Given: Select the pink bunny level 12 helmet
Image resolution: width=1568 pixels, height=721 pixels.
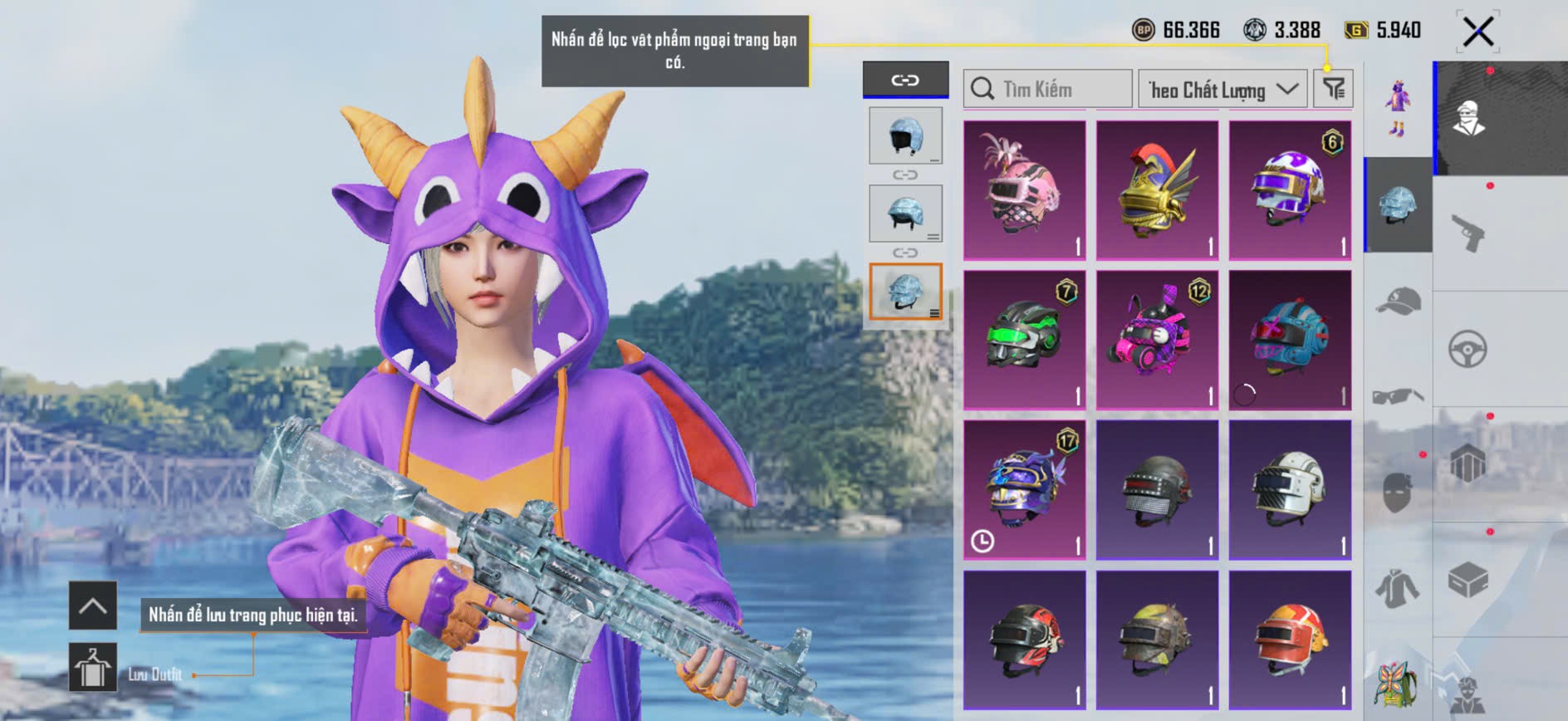Looking at the screenshot, I should [1157, 340].
